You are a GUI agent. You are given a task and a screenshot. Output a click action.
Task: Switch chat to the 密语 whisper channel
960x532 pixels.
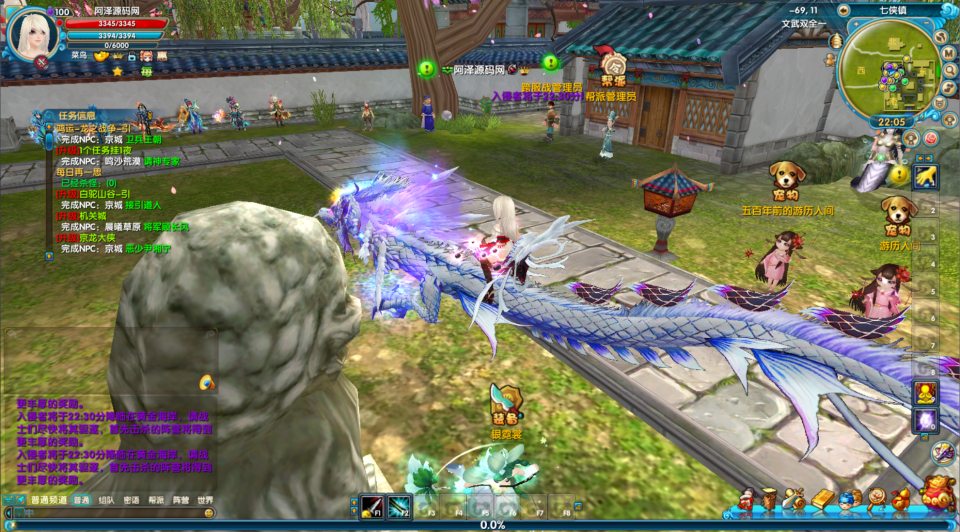pos(132,500)
